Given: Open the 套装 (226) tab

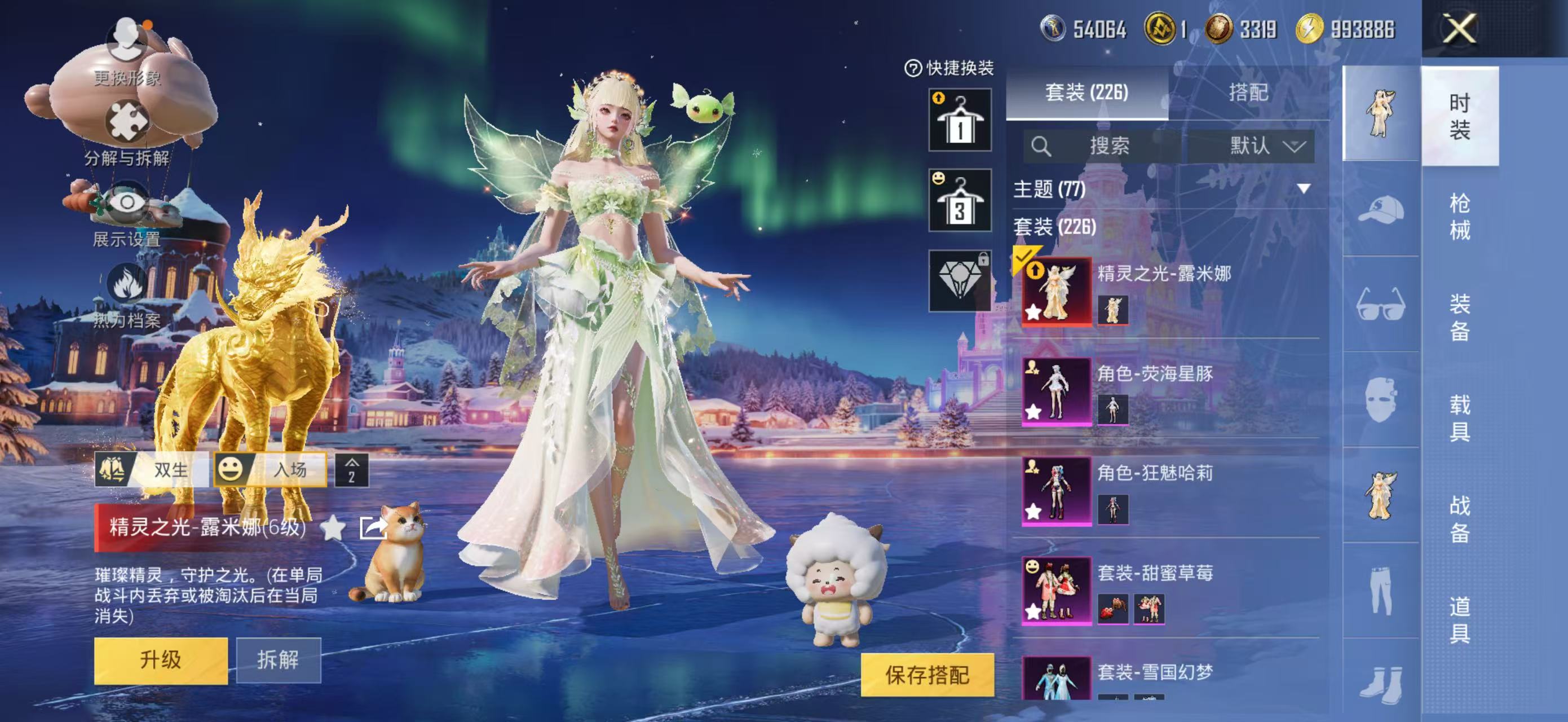Looking at the screenshot, I should pyautogui.click(x=1086, y=93).
